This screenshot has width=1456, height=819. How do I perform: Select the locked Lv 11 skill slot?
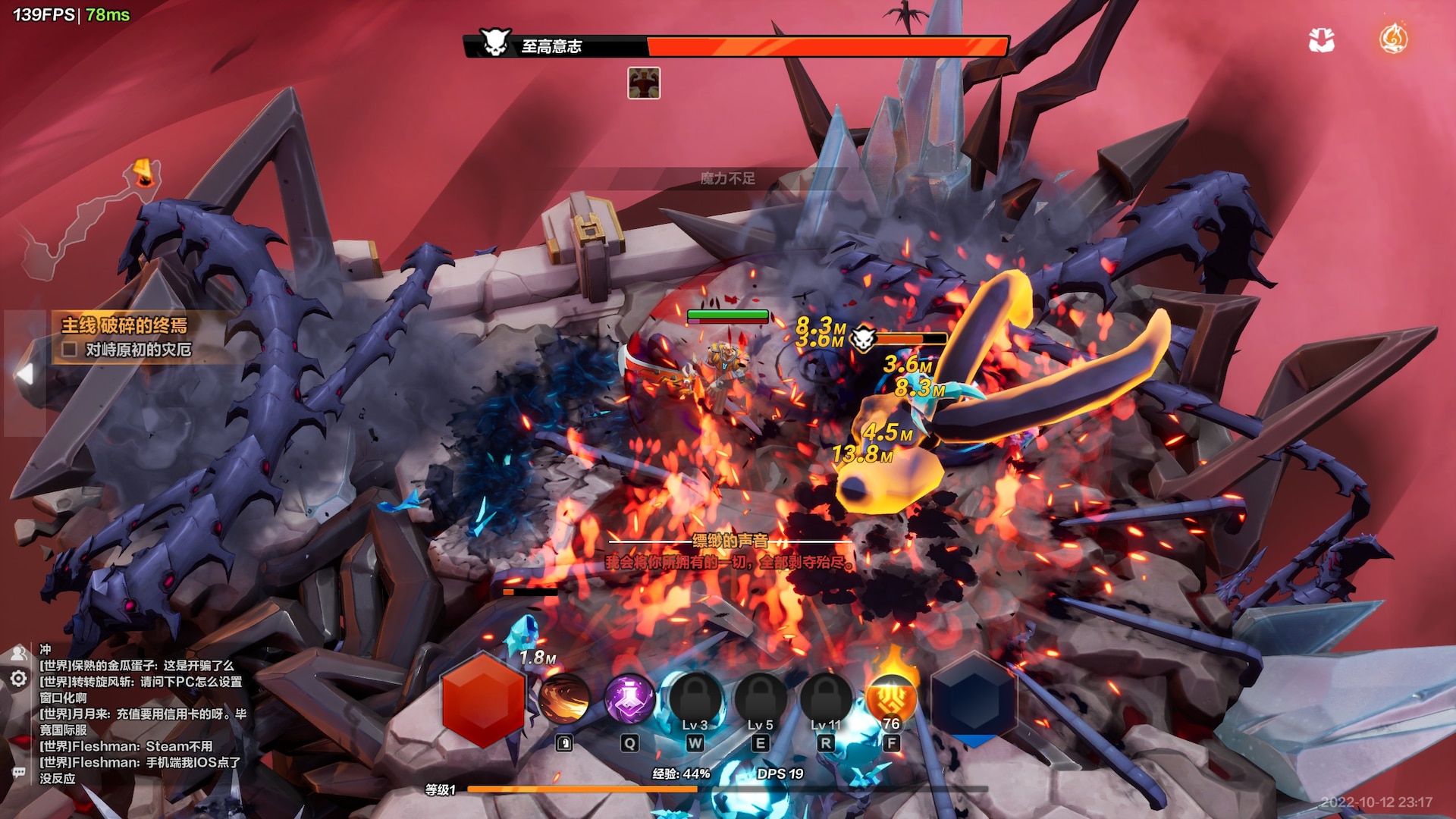pos(826,699)
